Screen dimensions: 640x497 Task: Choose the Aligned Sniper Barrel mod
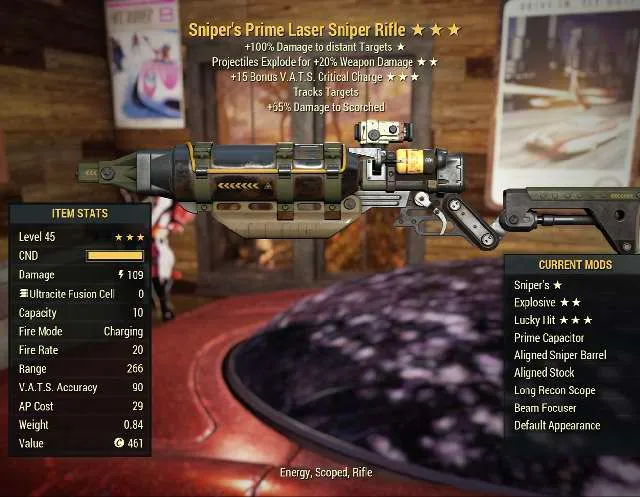click(x=559, y=355)
